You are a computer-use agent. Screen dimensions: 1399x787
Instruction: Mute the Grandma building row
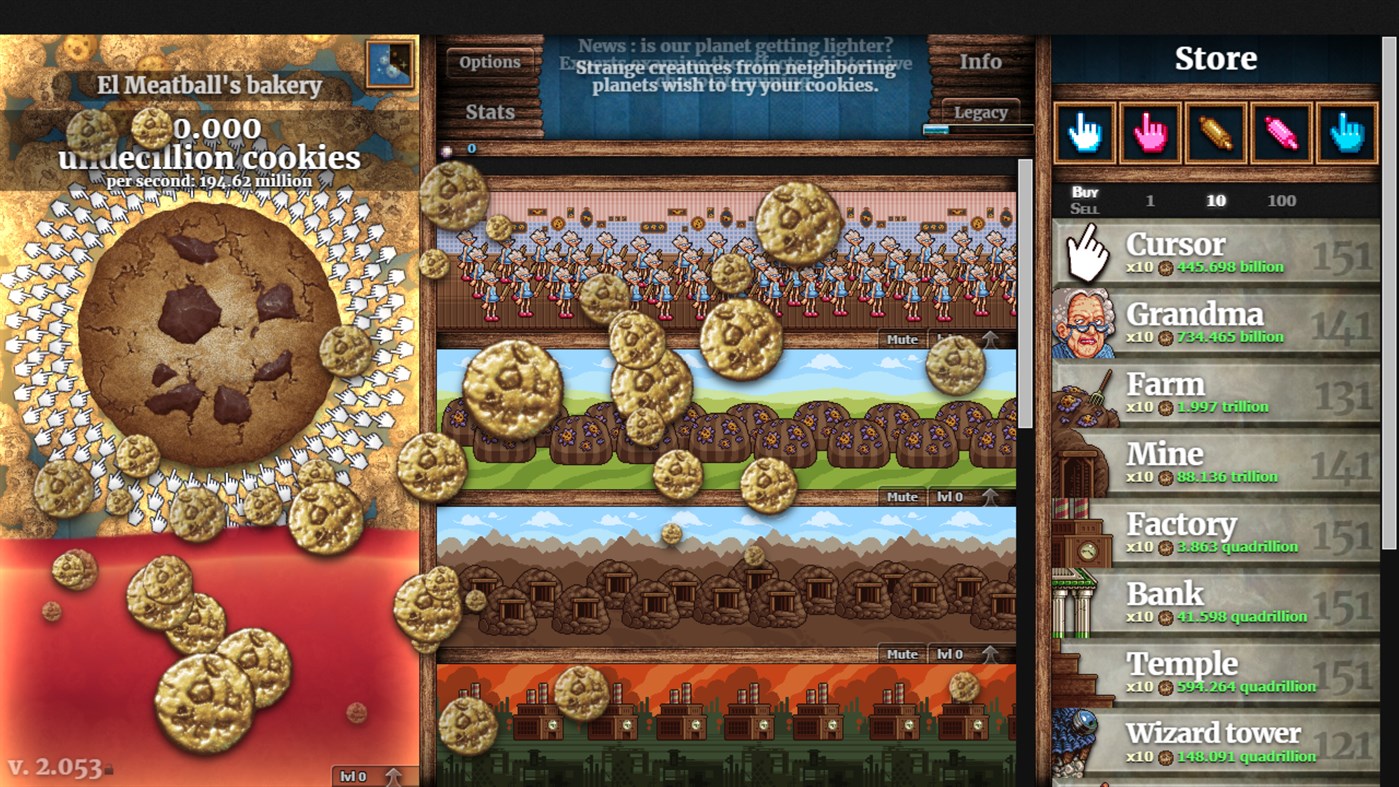tap(901, 339)
